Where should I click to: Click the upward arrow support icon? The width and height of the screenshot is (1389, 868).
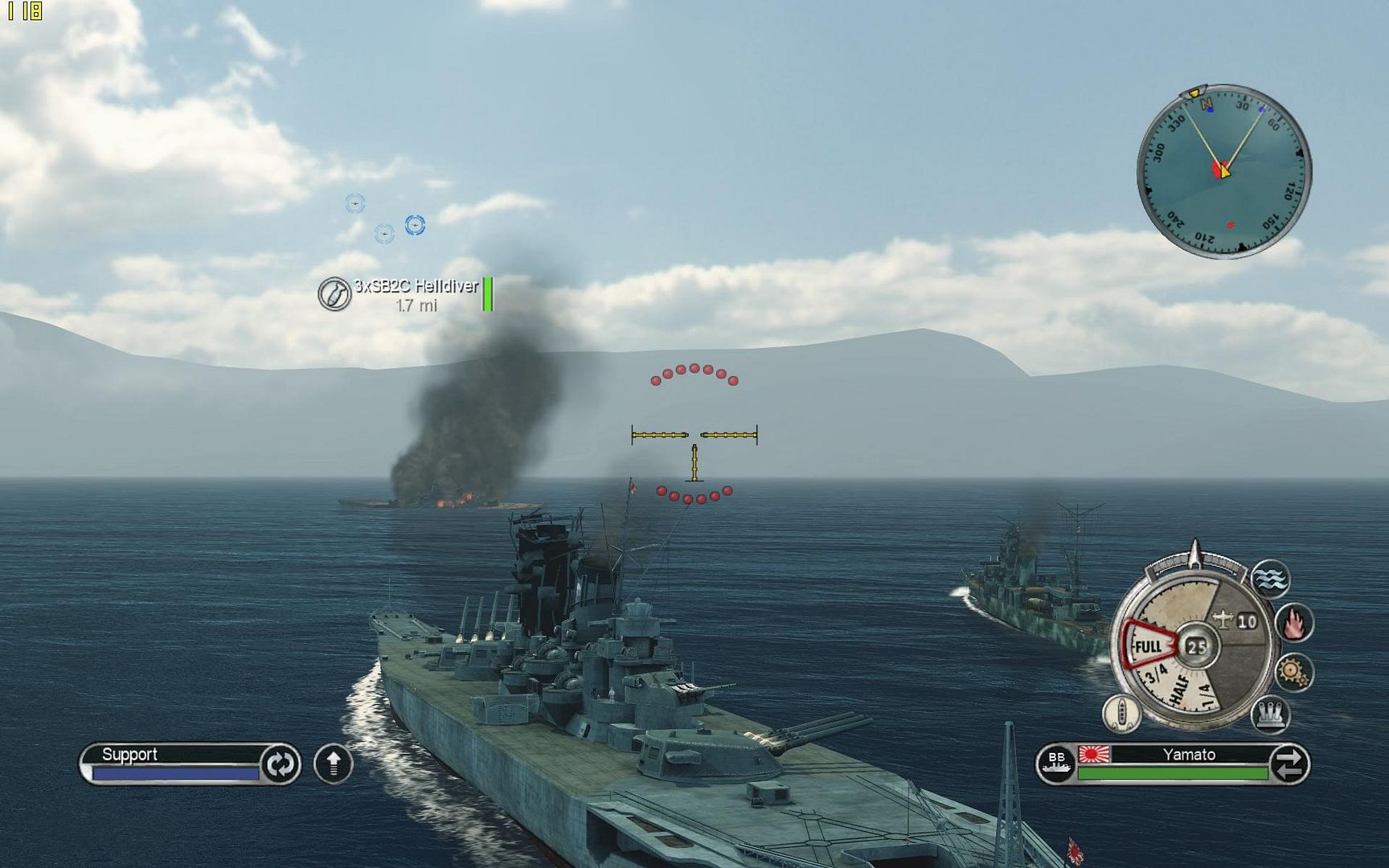[x=334, y=764]
